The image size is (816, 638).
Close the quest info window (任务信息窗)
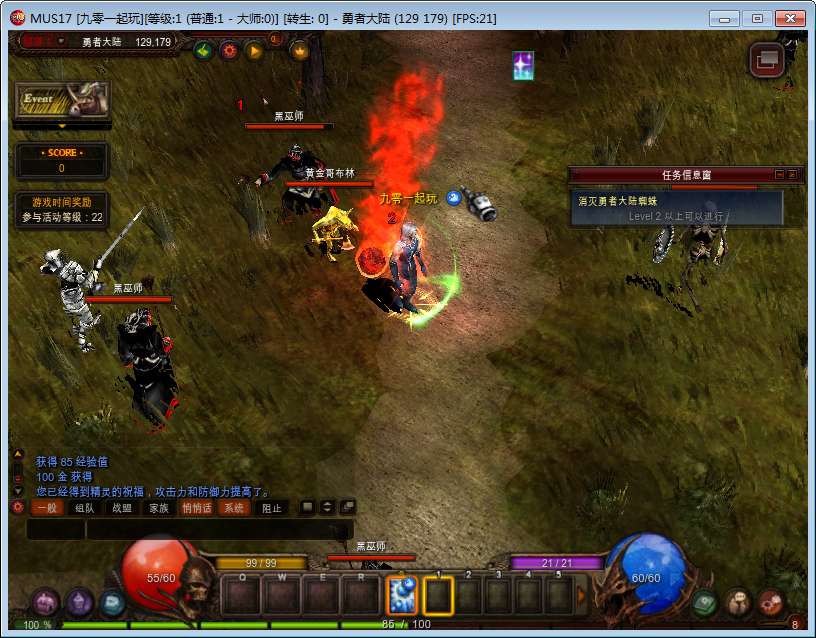click(x=792, y=174)
